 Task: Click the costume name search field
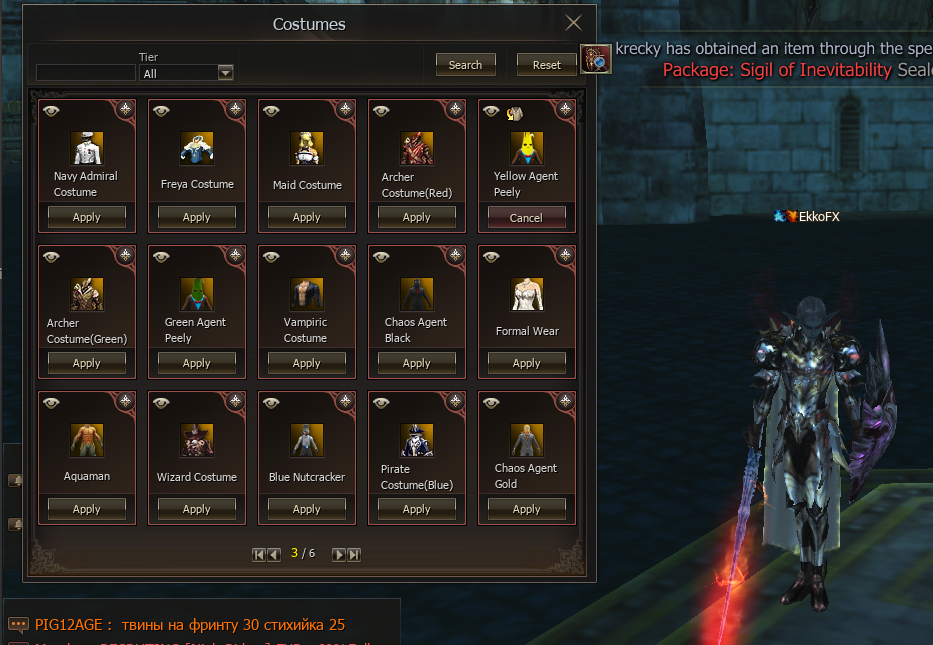(85, 73)
